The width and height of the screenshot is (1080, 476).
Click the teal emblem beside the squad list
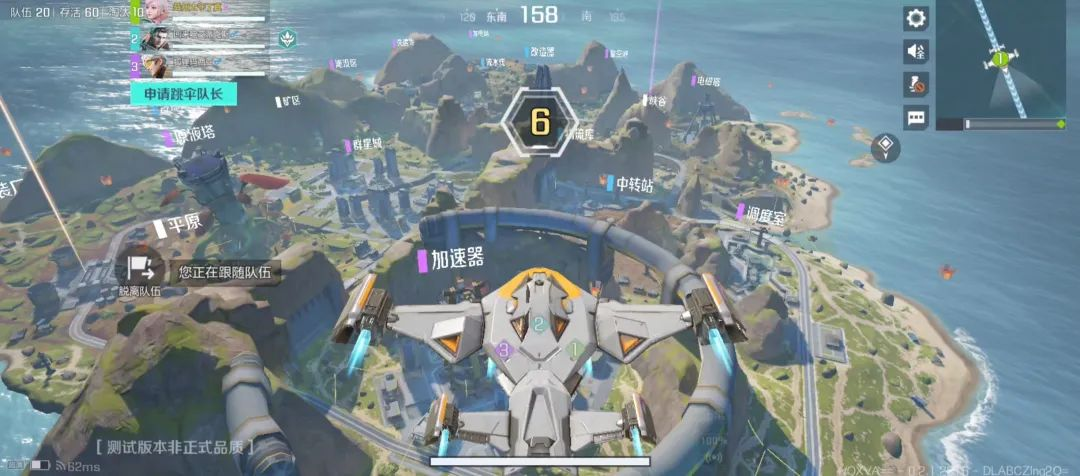[287, 41]
